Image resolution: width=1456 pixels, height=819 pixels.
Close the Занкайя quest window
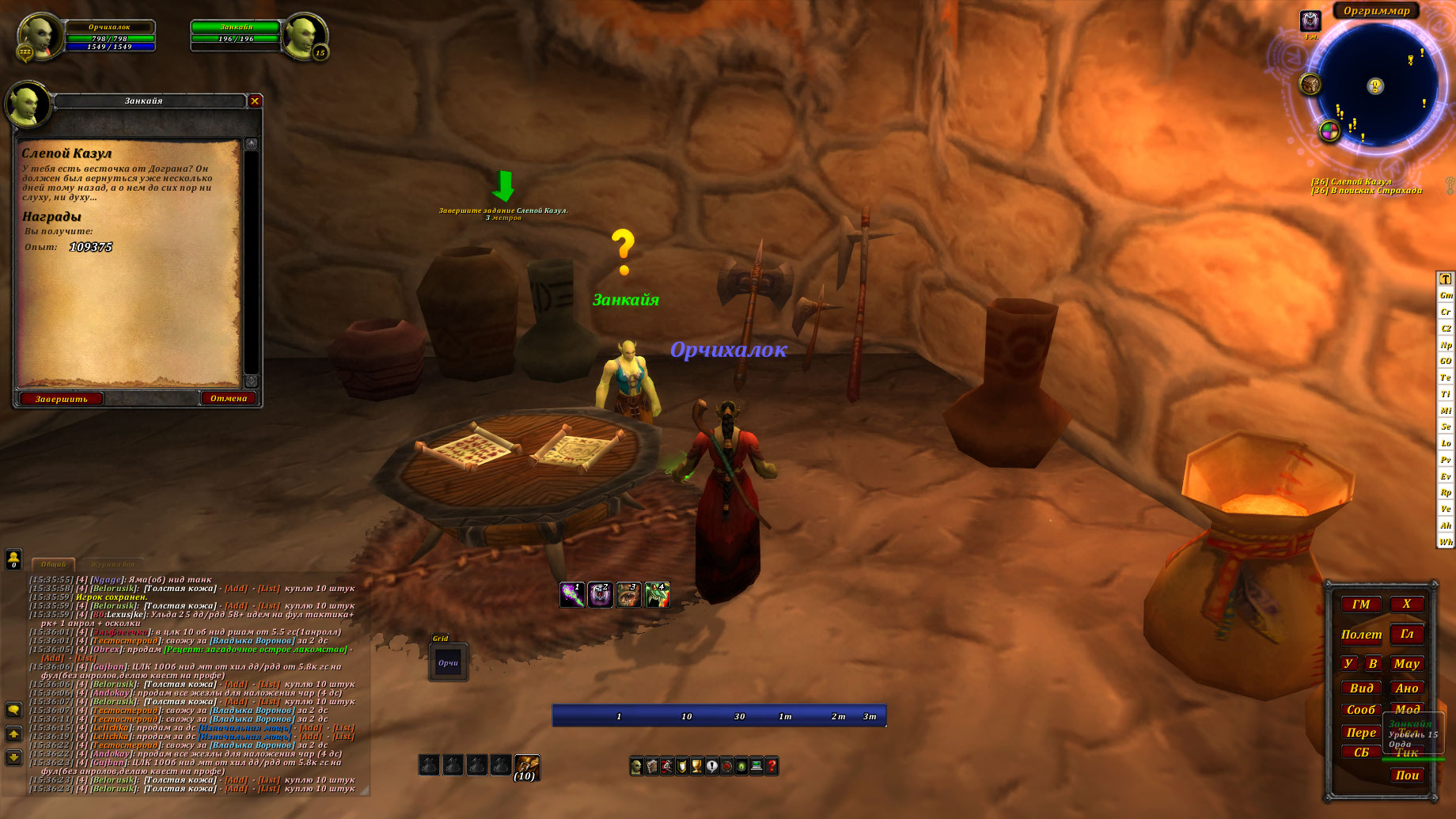255,100
